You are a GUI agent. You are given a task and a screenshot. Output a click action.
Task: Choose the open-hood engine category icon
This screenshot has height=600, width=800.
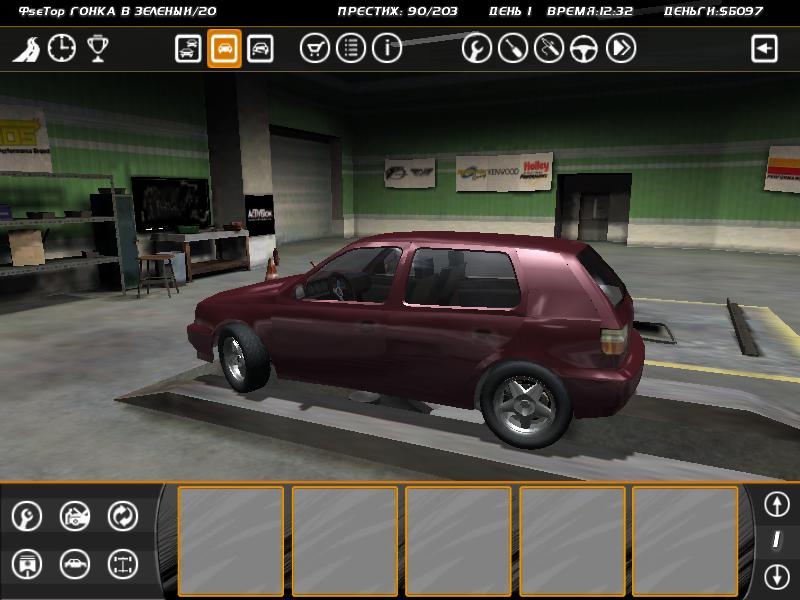(75, 516)
